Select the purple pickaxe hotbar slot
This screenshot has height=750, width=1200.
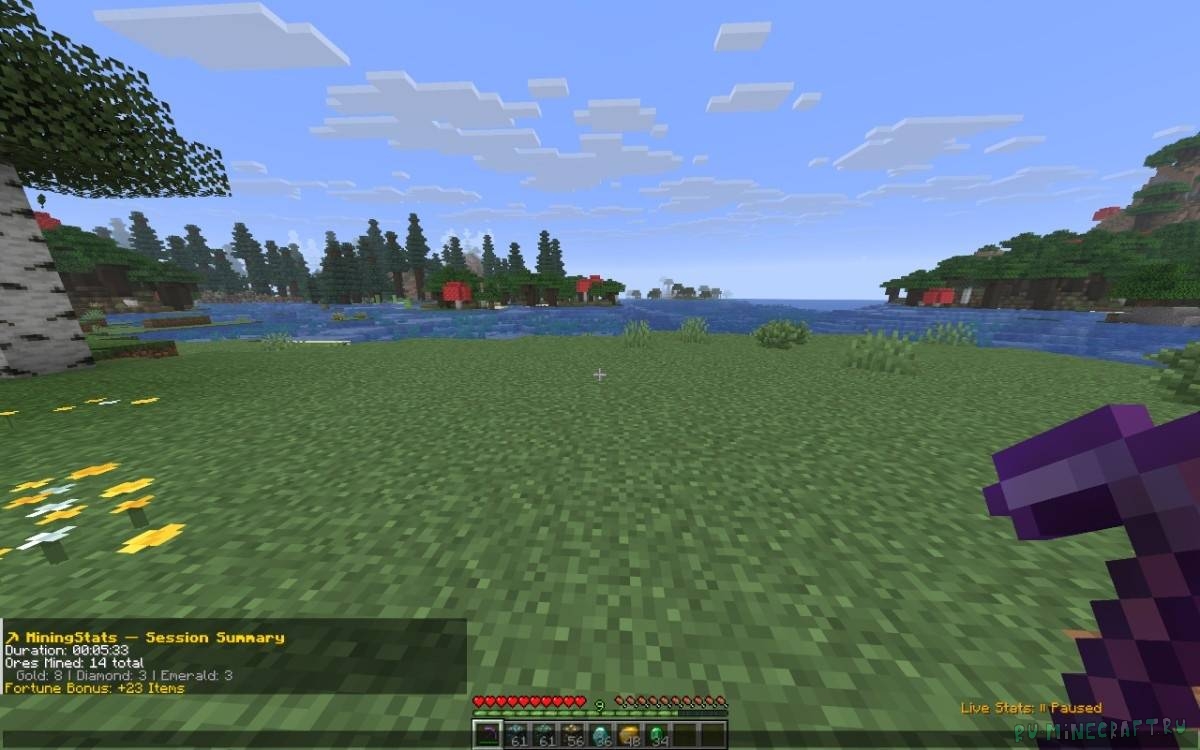(x=487, y=735)
